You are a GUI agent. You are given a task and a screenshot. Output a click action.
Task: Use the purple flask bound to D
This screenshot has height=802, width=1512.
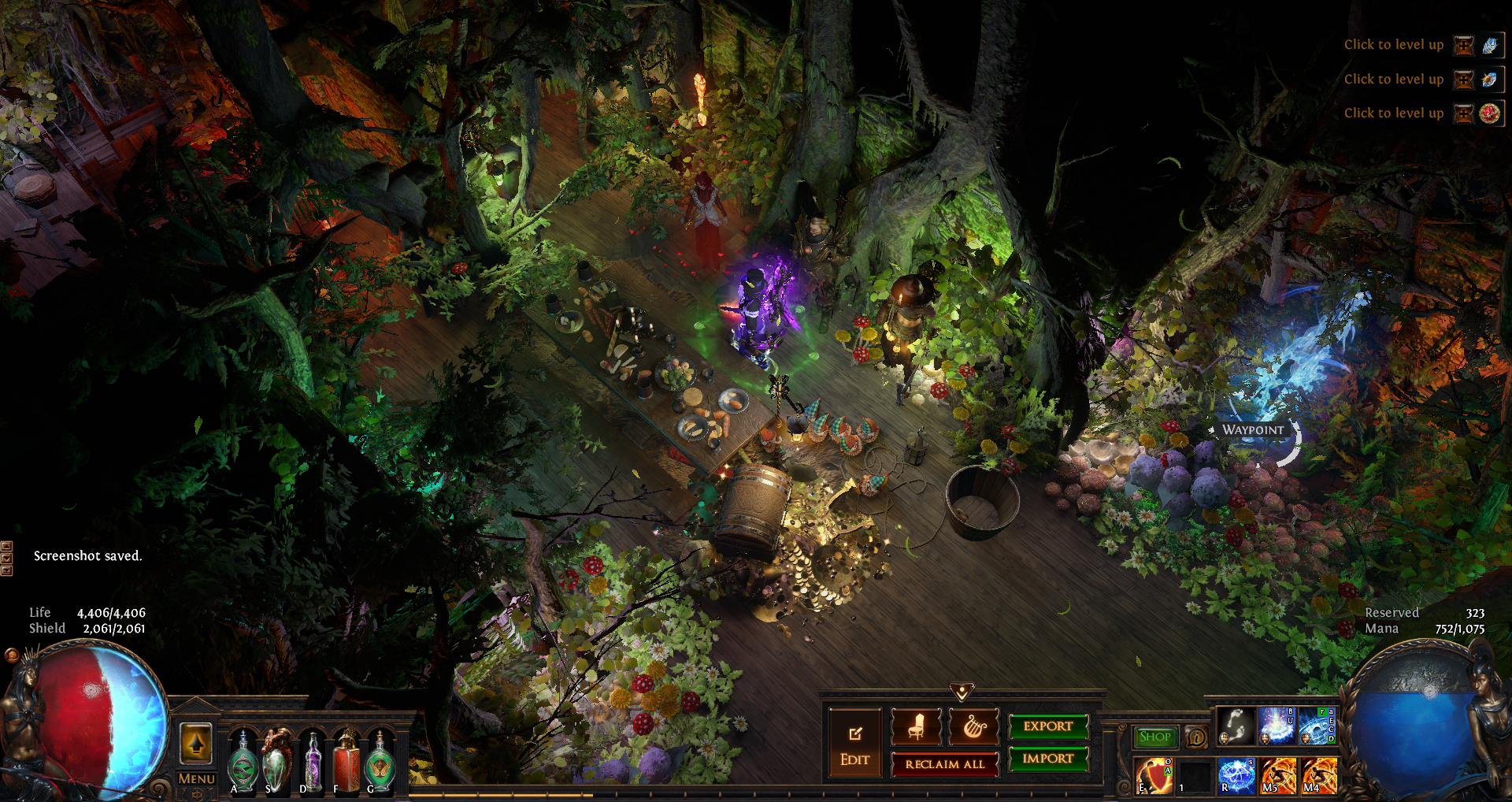point(313,762)
